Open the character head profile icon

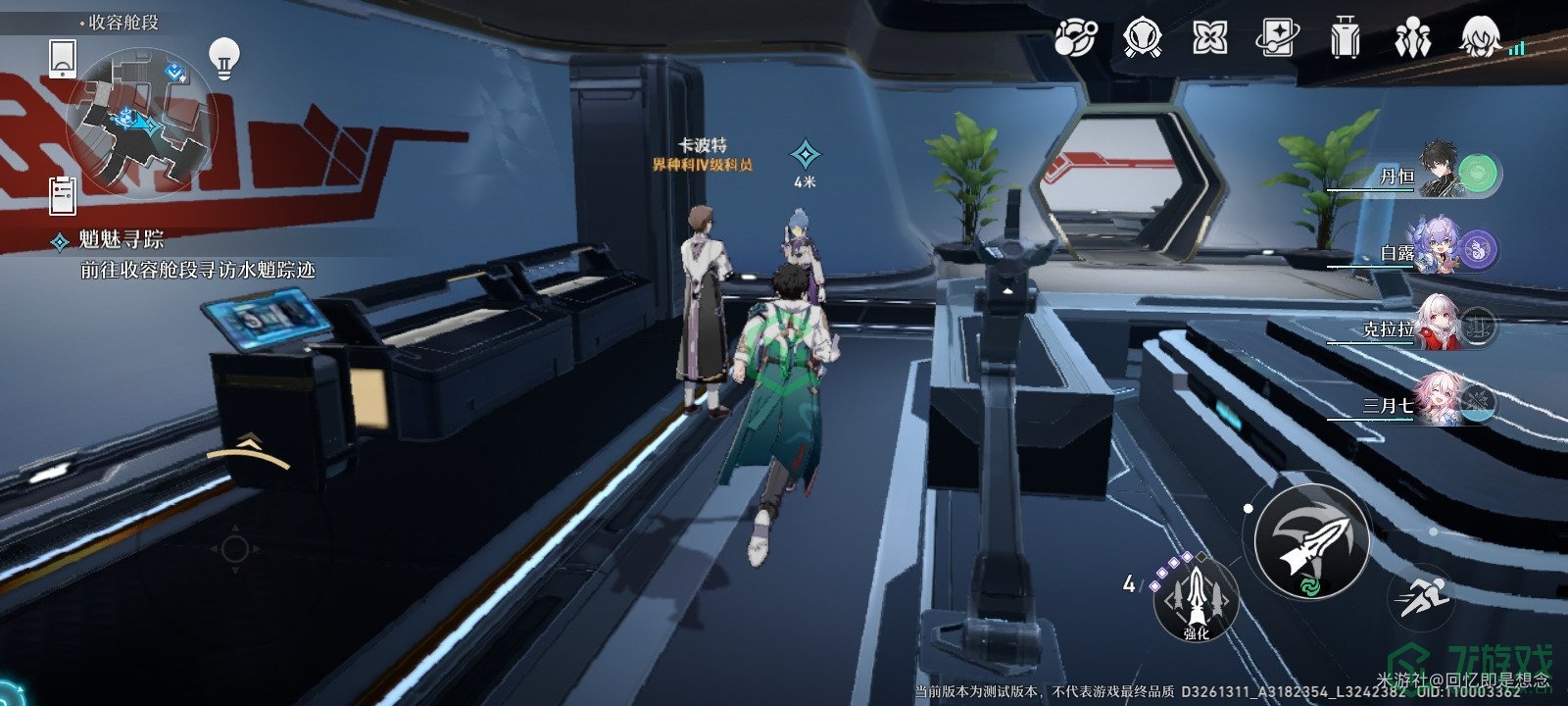point(1480,39)
